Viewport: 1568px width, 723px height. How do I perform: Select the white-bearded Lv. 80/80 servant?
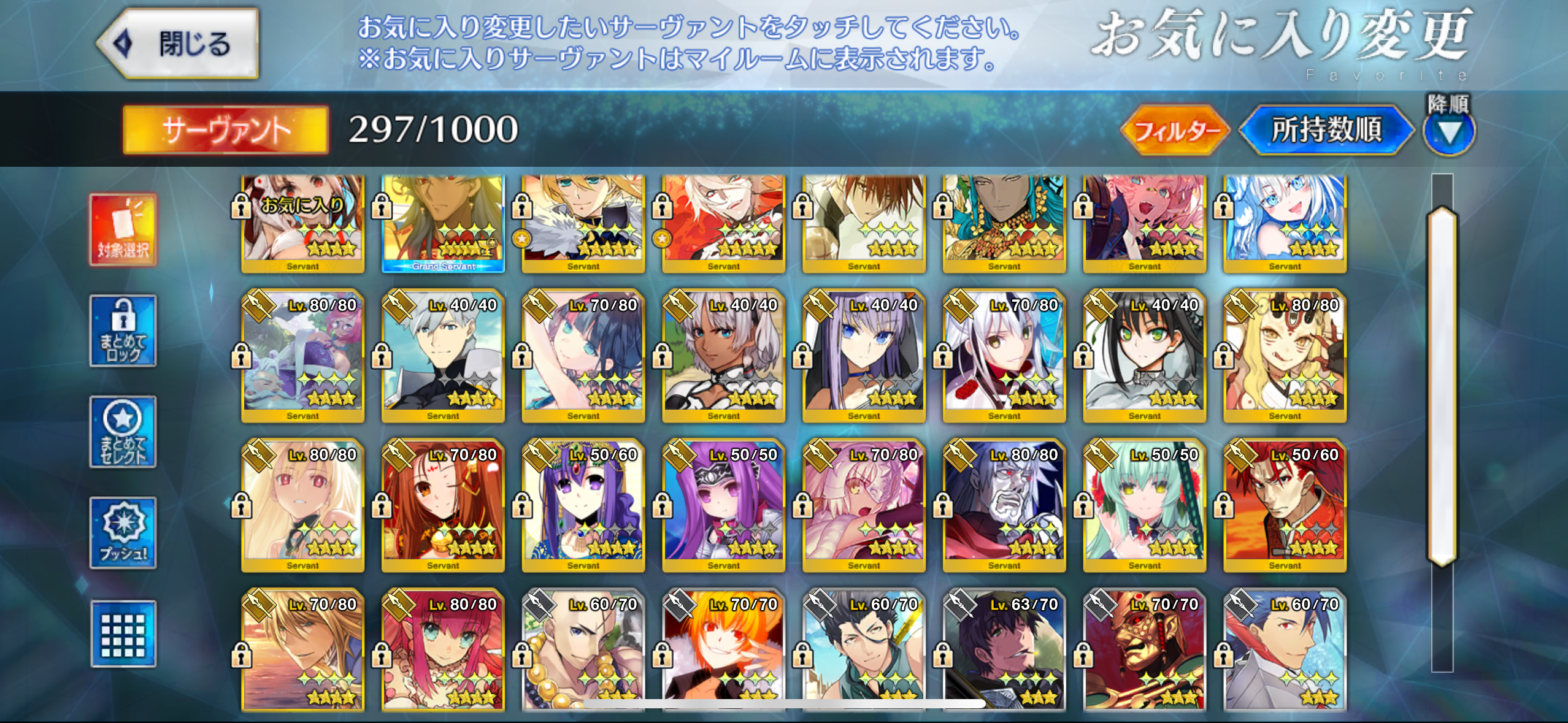pyautogui.click(x=1004, y=506)
